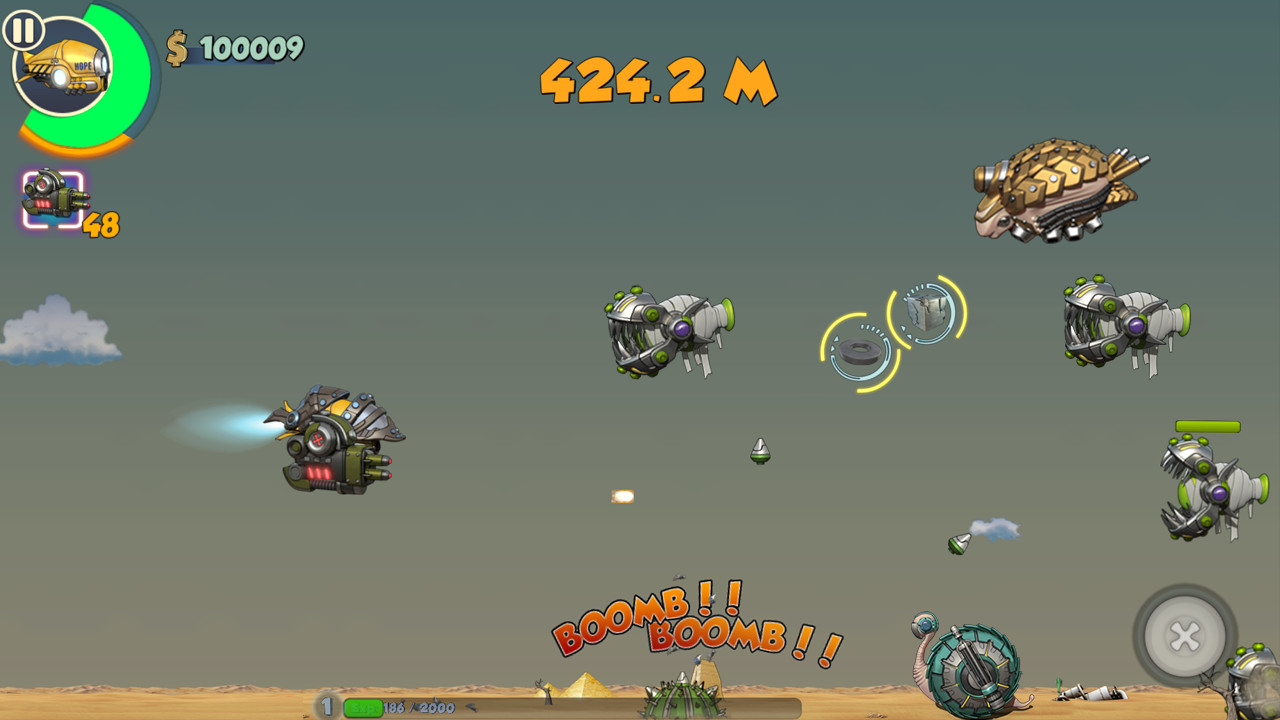Tap the dollar sign money icon

coord(176,46)
